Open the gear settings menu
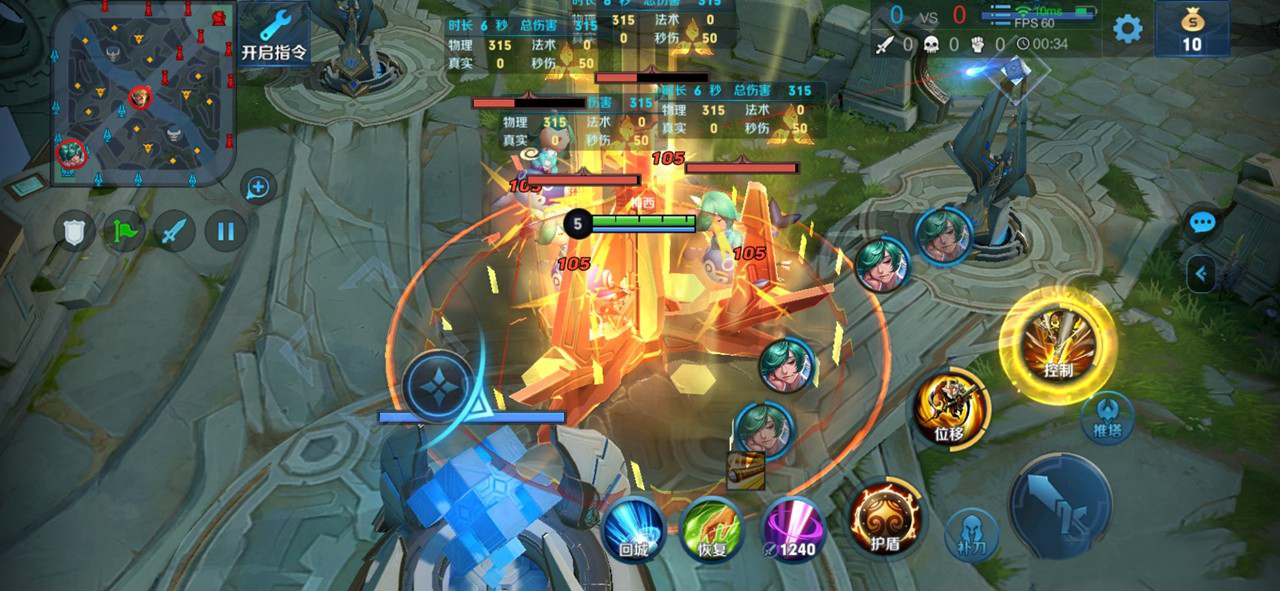The width and height of the screenshot is (1280, 591). tap(1128, 28)
